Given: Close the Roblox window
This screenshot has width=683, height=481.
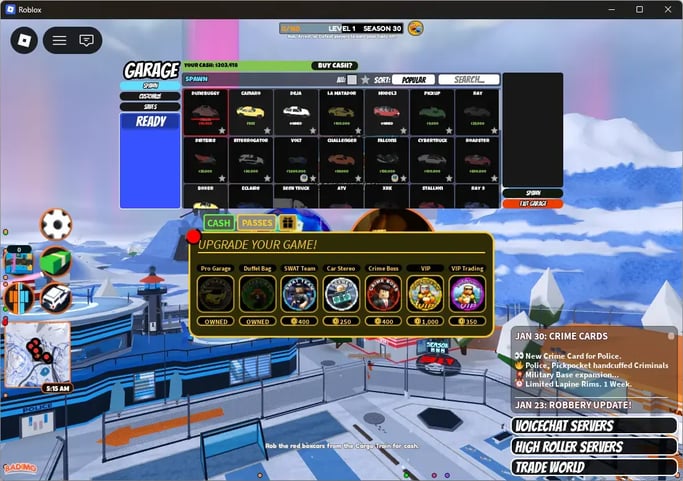Looking at the screenshot, I should 666,9.
